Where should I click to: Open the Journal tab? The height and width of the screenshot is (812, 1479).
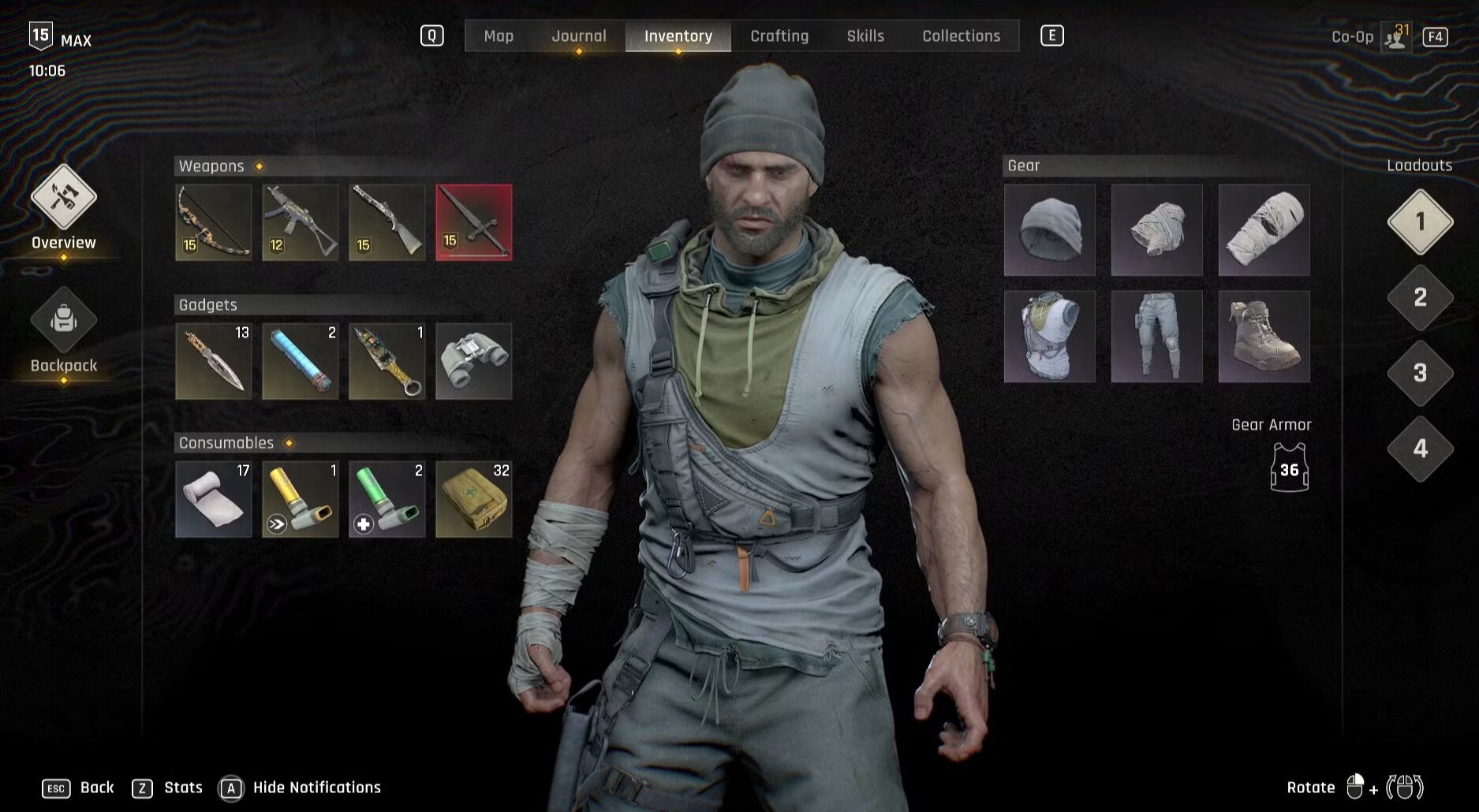578,36
